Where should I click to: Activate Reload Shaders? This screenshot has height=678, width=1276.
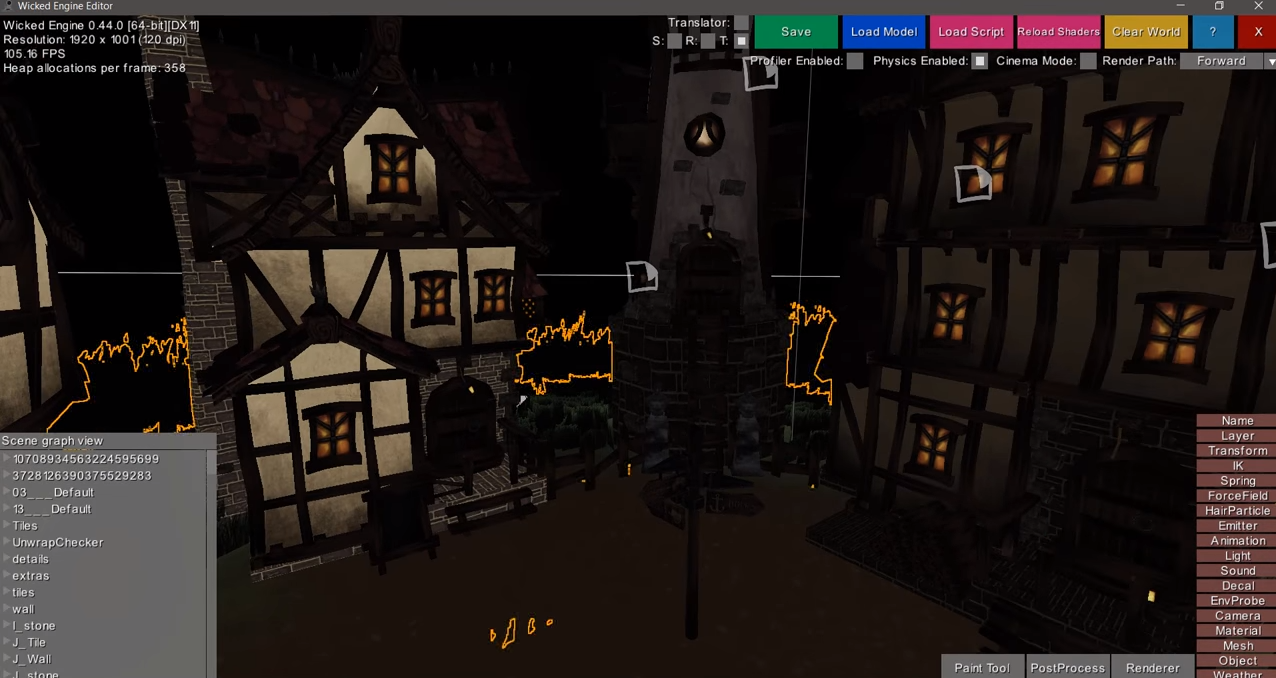pyautogui.click(x=1058, y=32)
